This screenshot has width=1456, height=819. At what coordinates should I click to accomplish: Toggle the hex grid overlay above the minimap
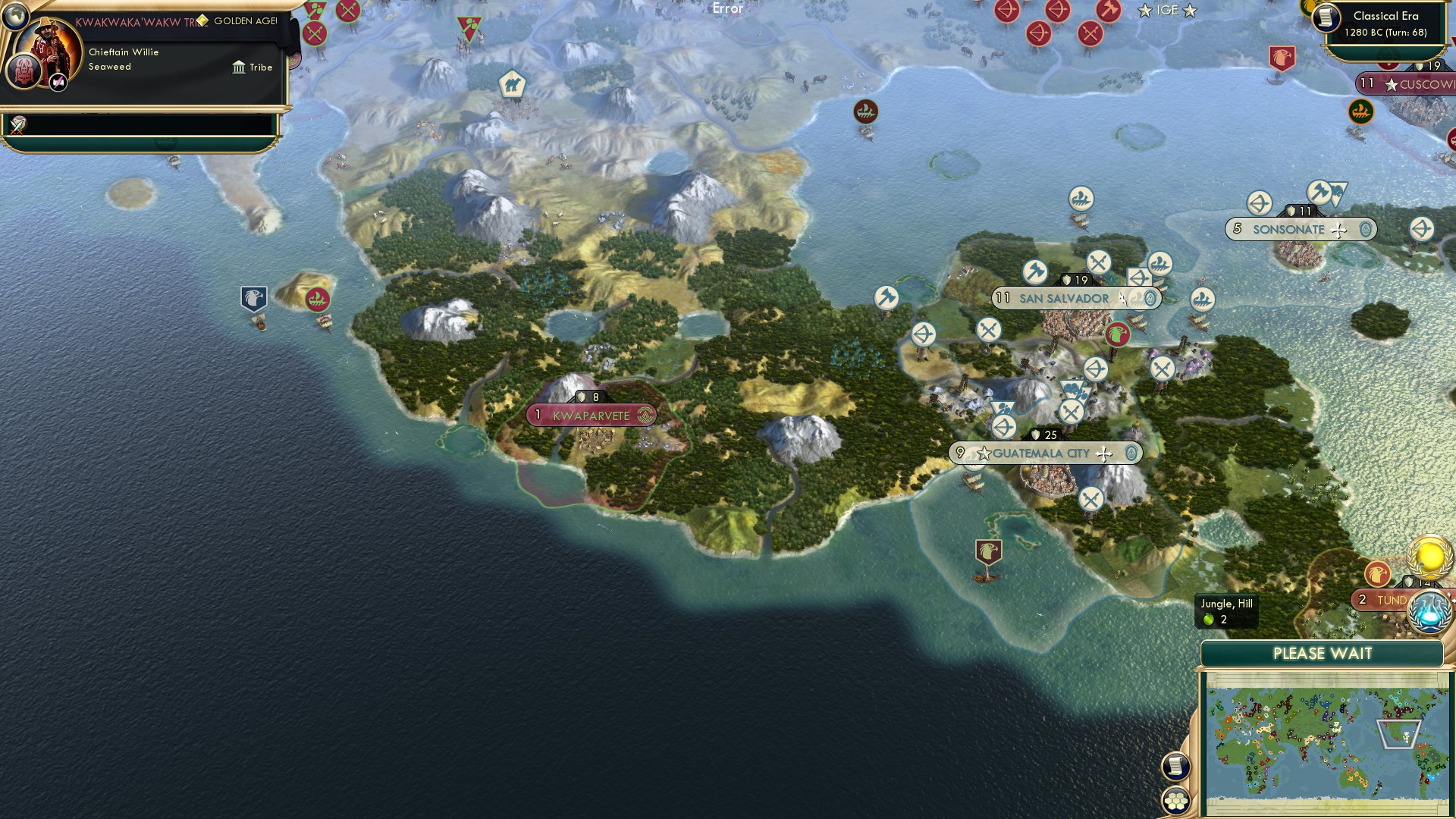(1176, 802)
